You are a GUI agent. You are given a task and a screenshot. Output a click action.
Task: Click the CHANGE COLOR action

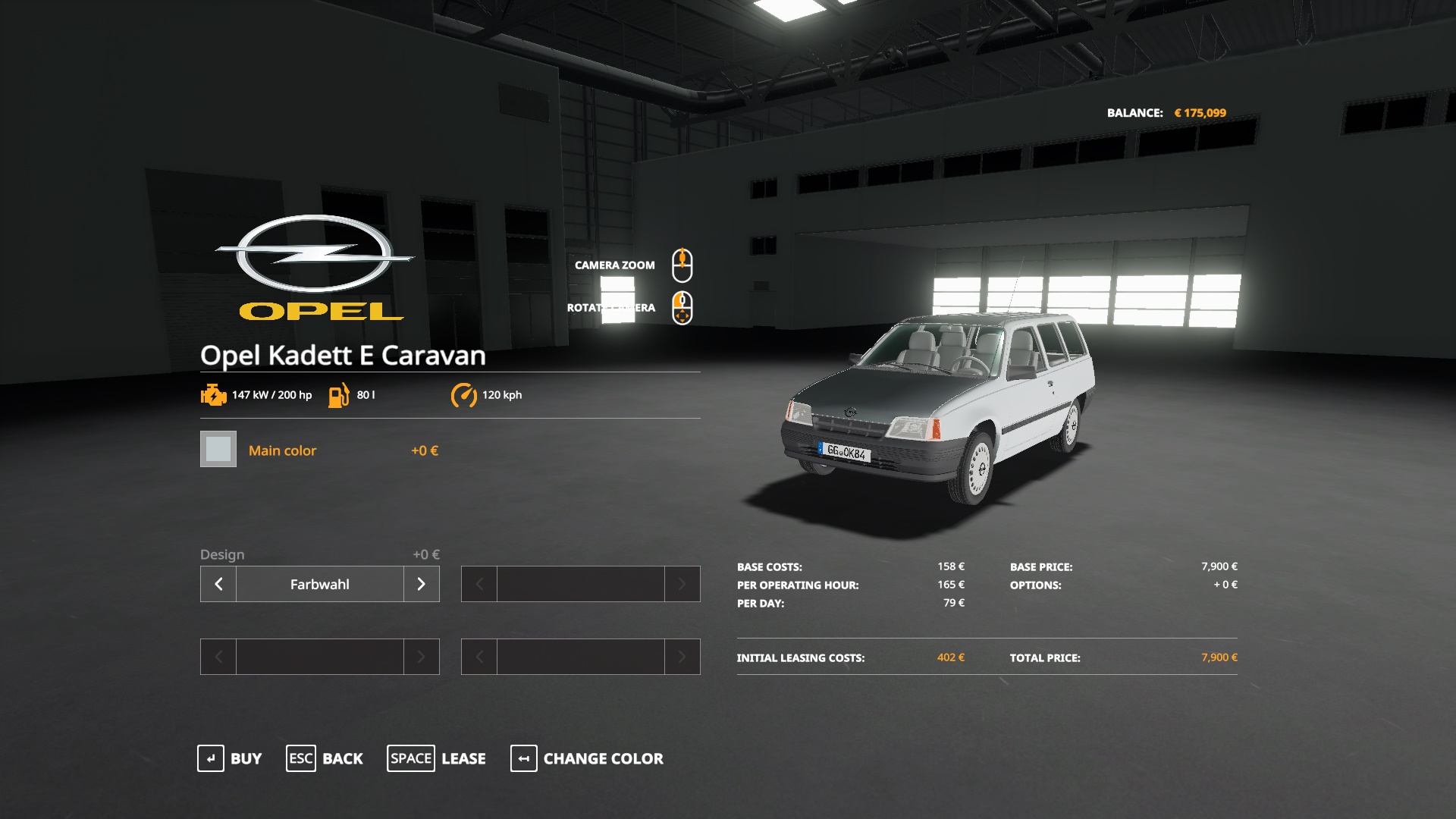tap(602, 758)
